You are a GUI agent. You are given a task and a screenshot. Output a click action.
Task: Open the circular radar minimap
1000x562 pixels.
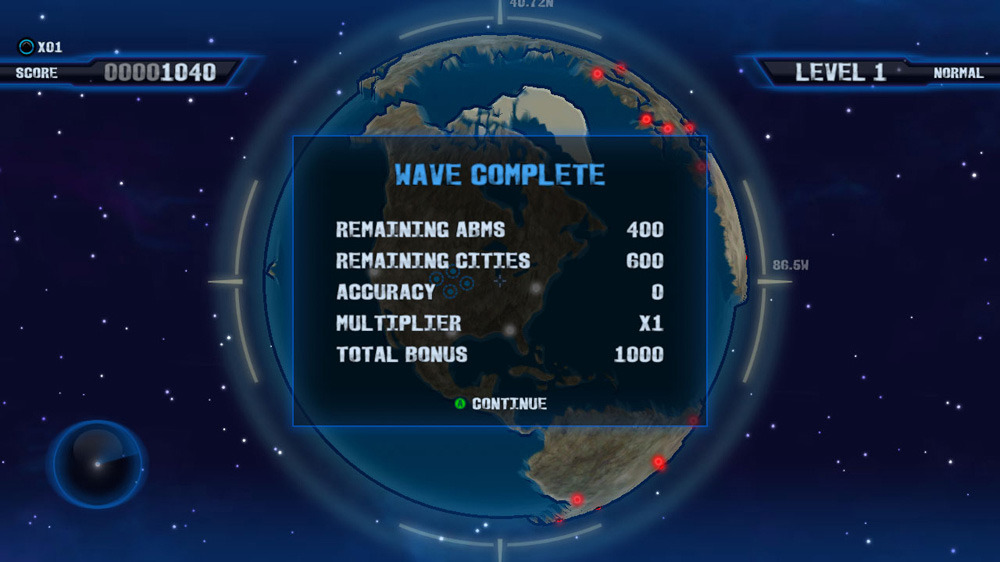(97, 464)
